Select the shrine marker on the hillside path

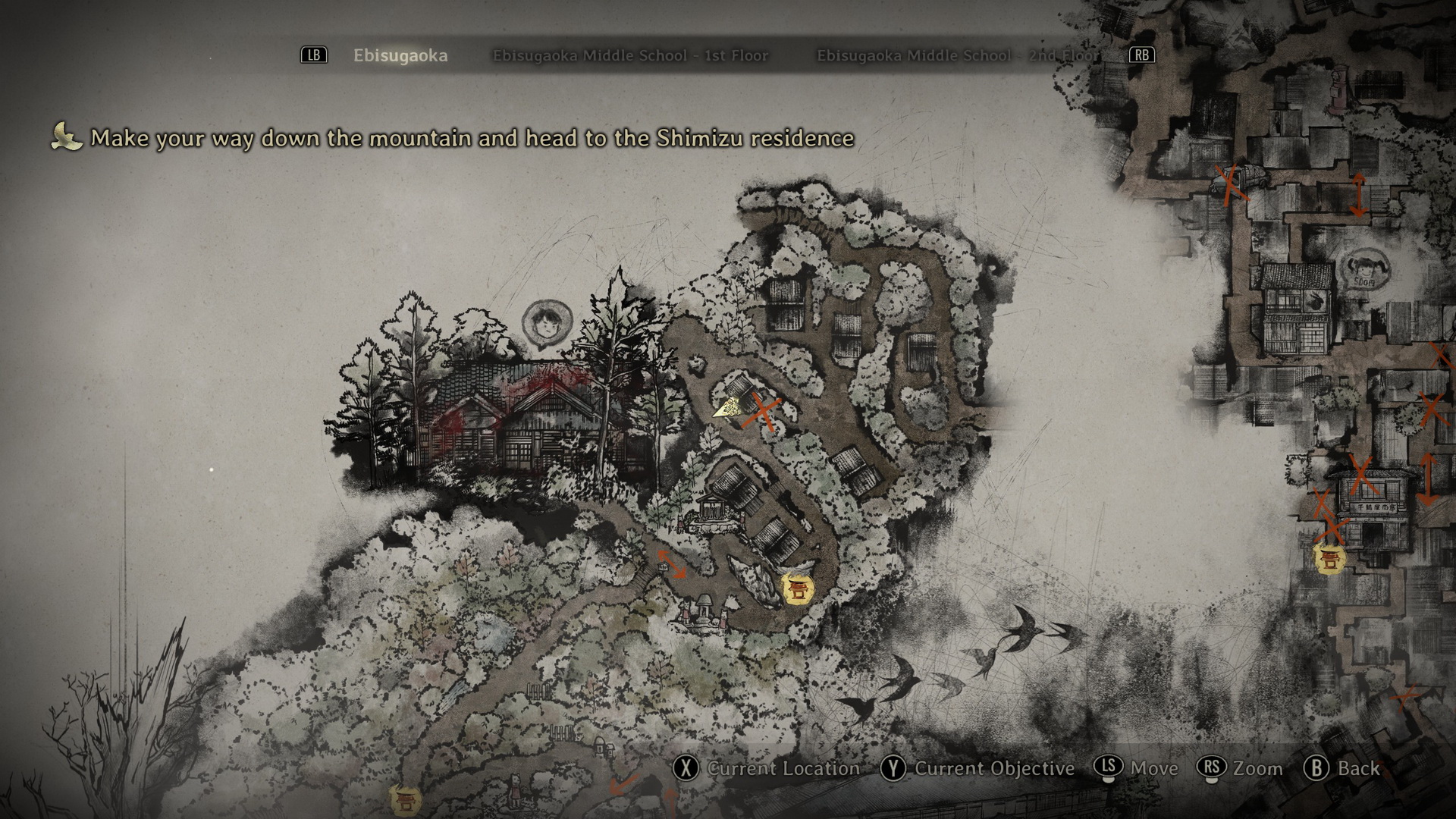tap(797, 588)
